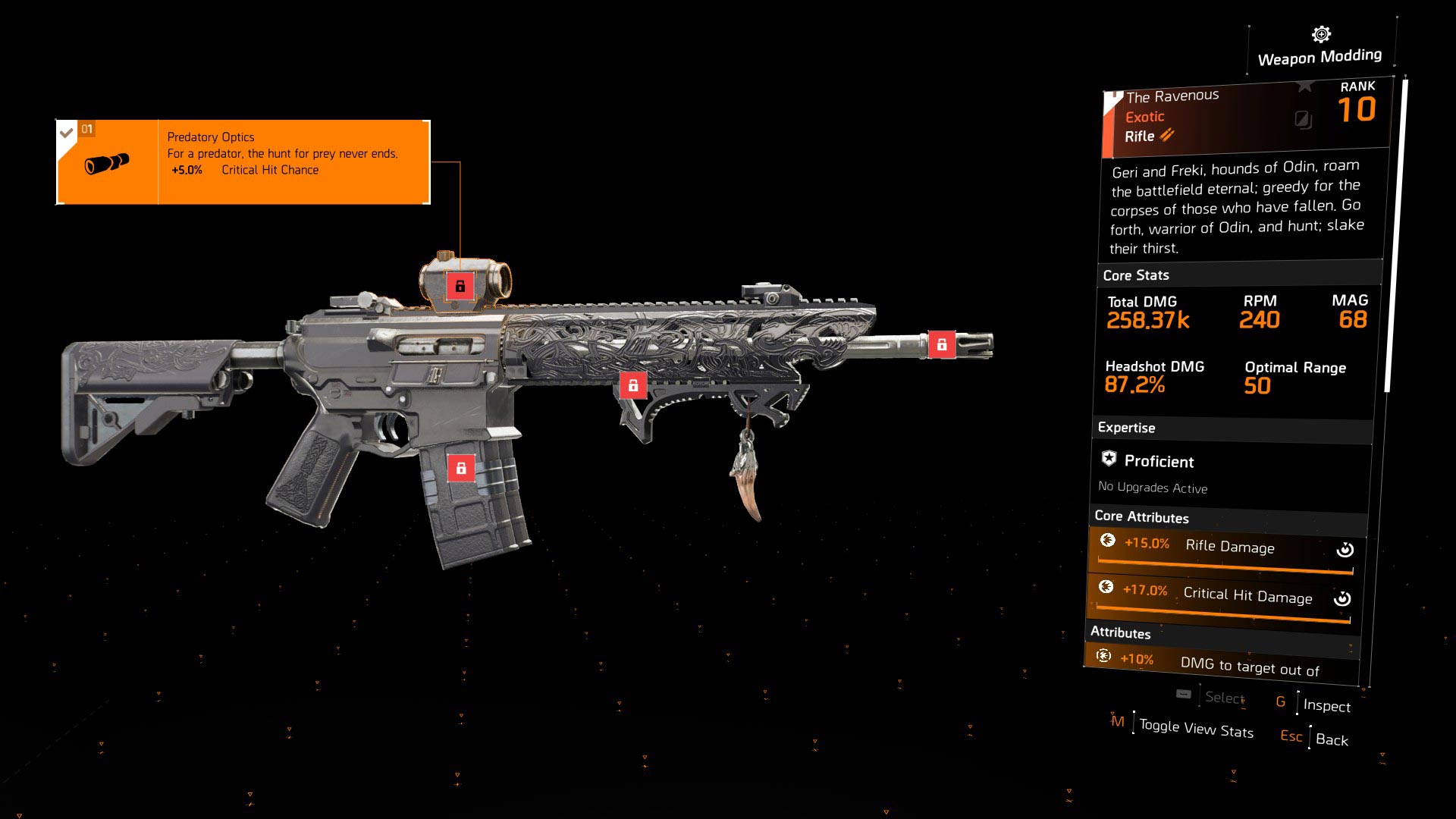The height and width of the screenshot is (819, 1456).
Task: Click the Weapon Modding gear icon
Action: click(x=1319, y=33)
